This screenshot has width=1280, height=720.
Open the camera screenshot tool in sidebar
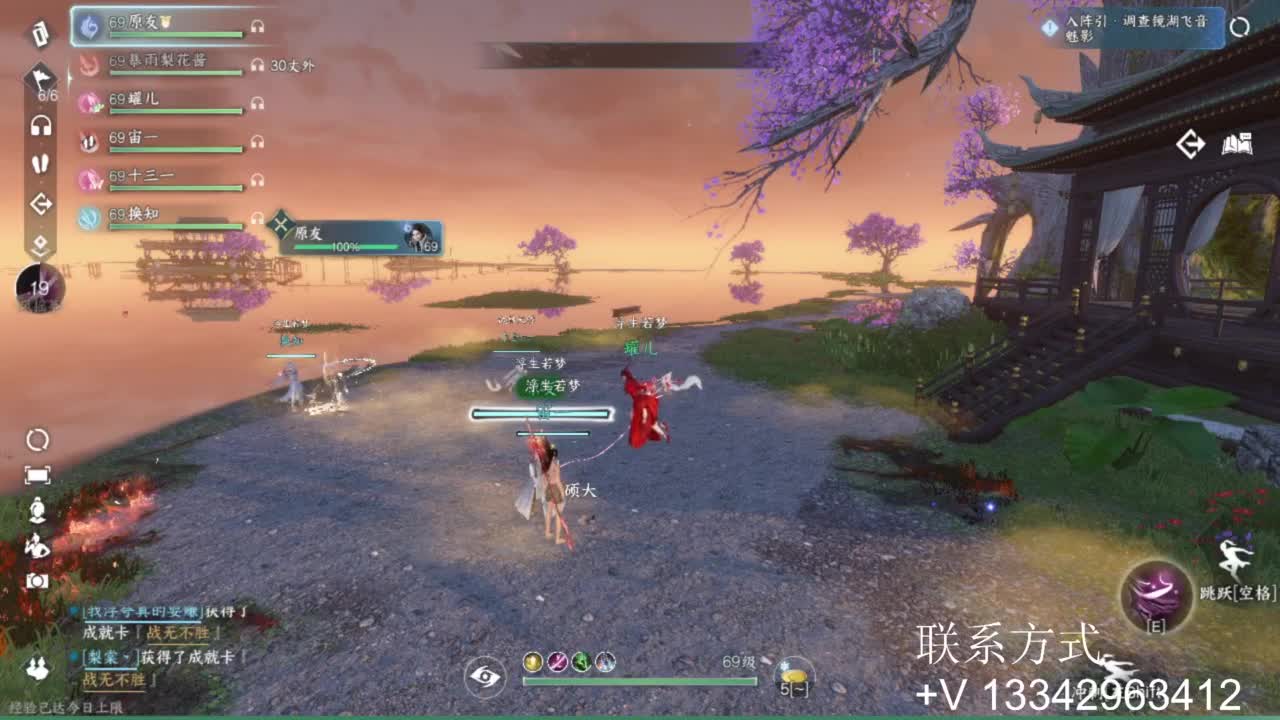(37, 580)
